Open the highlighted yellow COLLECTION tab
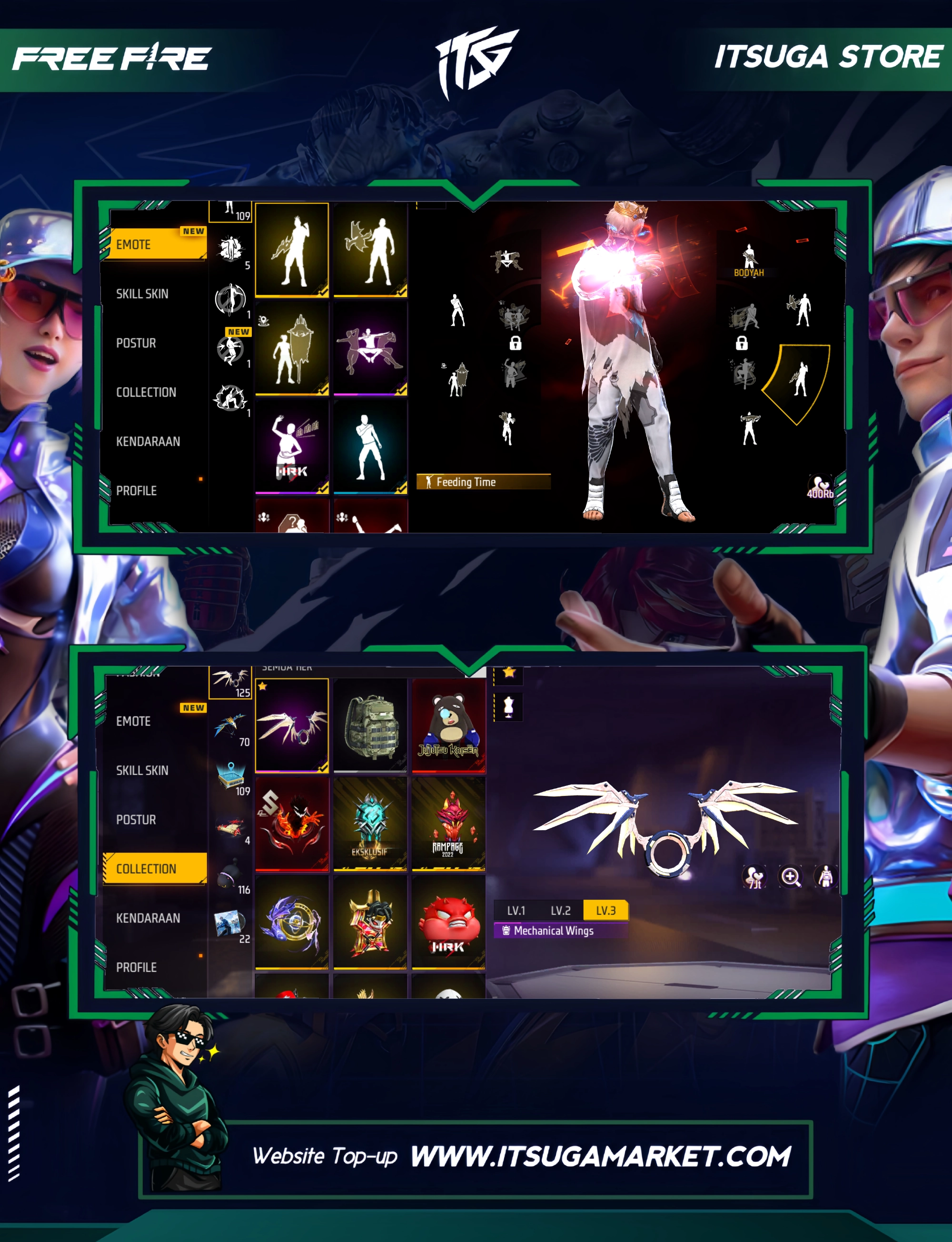The image size is (952, 1242). coord(153,869)
